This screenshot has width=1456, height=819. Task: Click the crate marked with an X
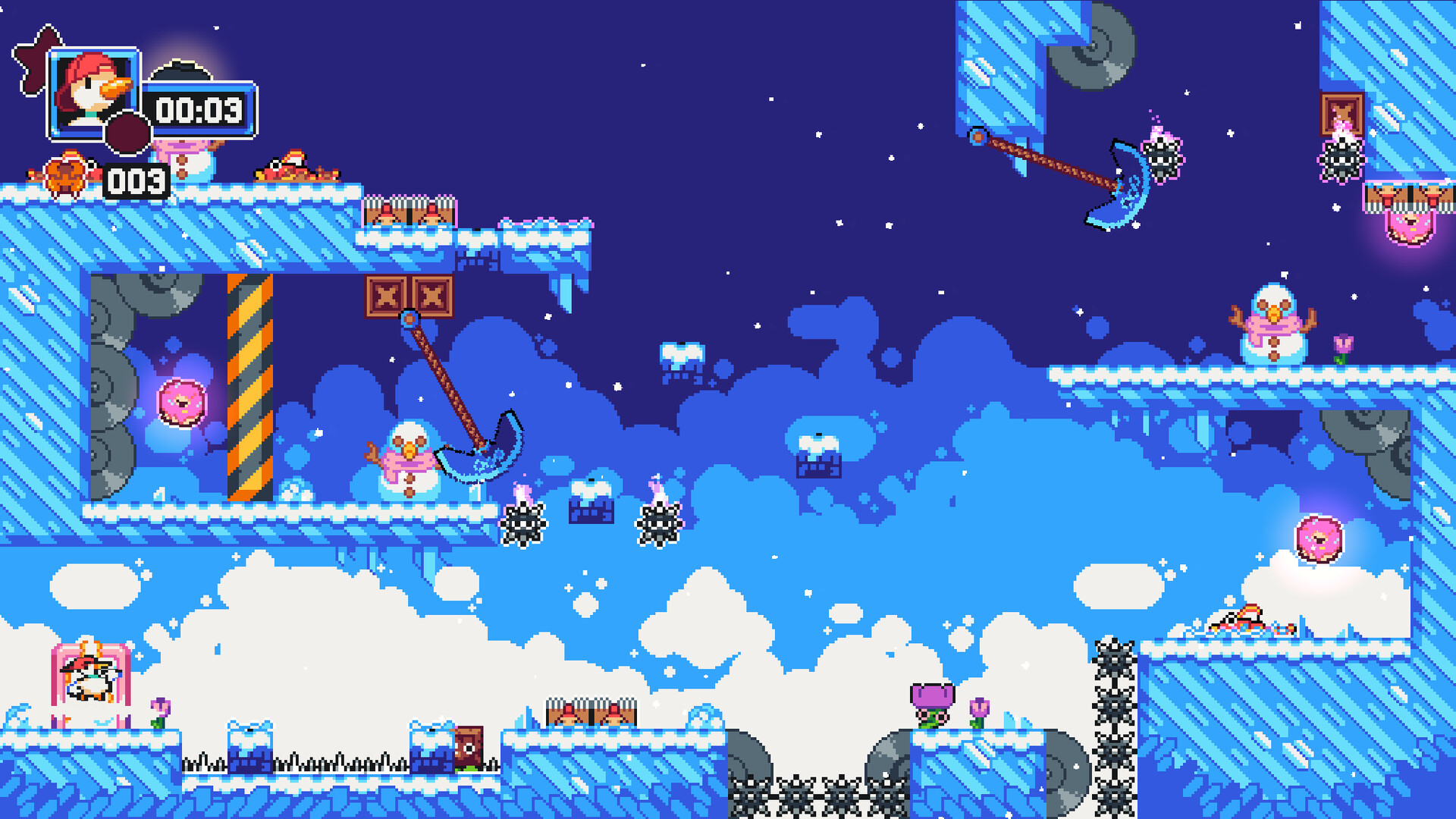[x=387, y=296]
